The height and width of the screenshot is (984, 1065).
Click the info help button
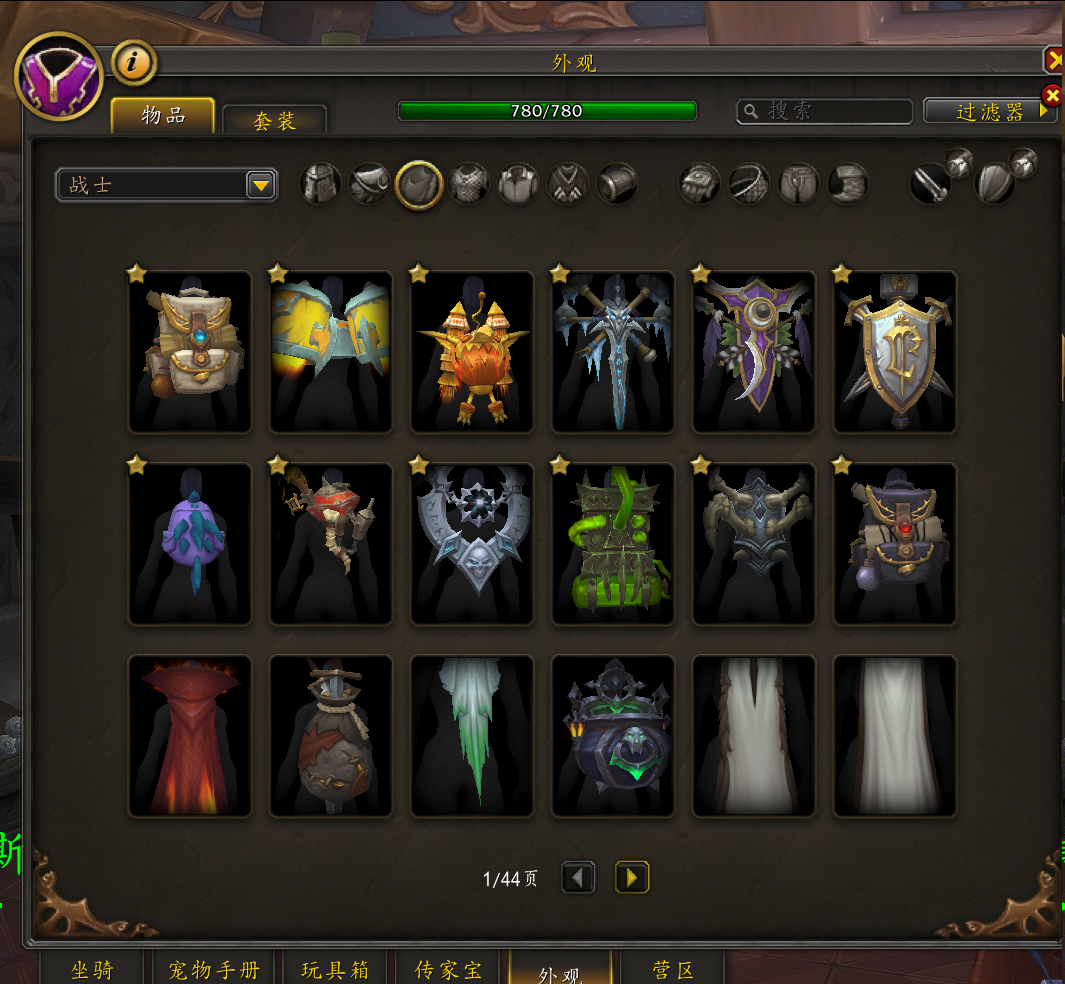pos(133,63)
